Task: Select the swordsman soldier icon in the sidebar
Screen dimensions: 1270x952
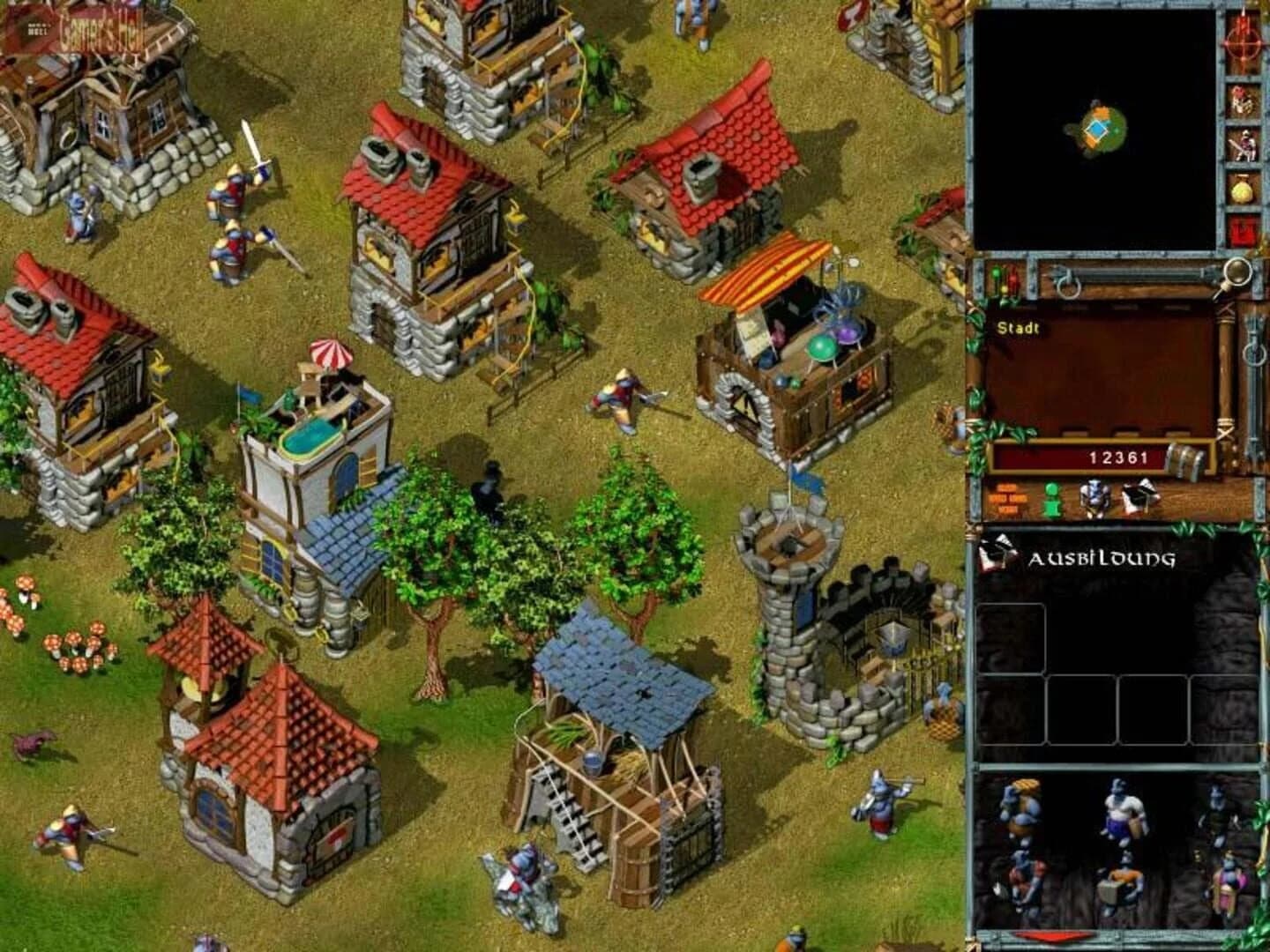Action: (x=1247, y=143)
